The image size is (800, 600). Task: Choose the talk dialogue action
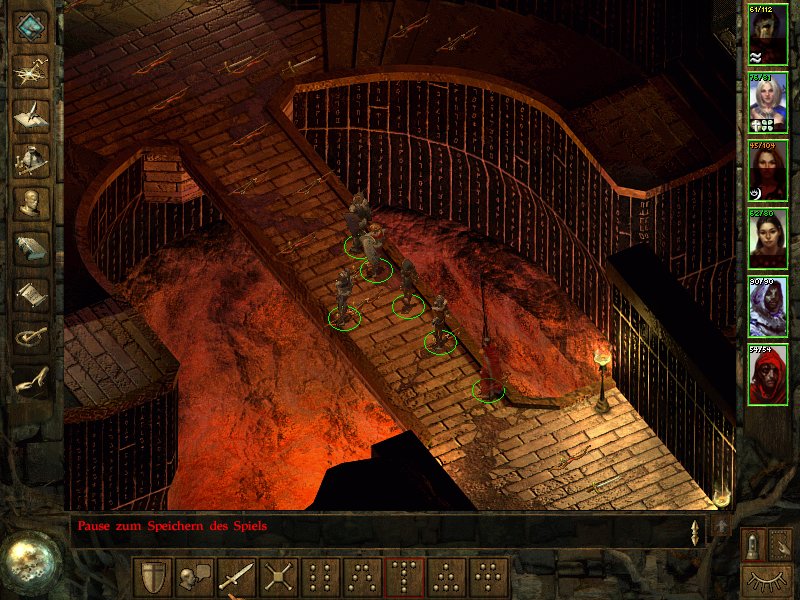point(194,577)
